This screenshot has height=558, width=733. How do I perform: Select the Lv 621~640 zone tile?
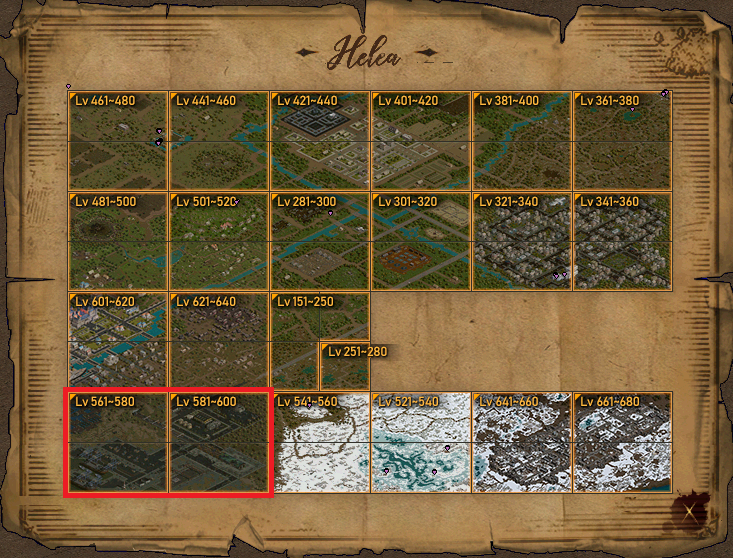pyautogui.click(x=219, y=341)
